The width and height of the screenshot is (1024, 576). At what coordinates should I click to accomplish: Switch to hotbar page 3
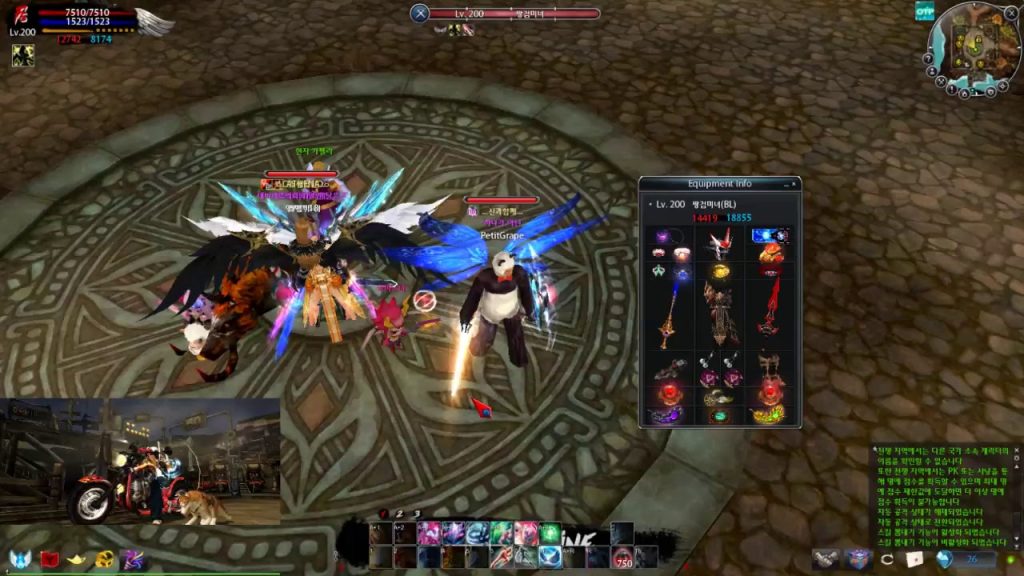coord(417,514)
